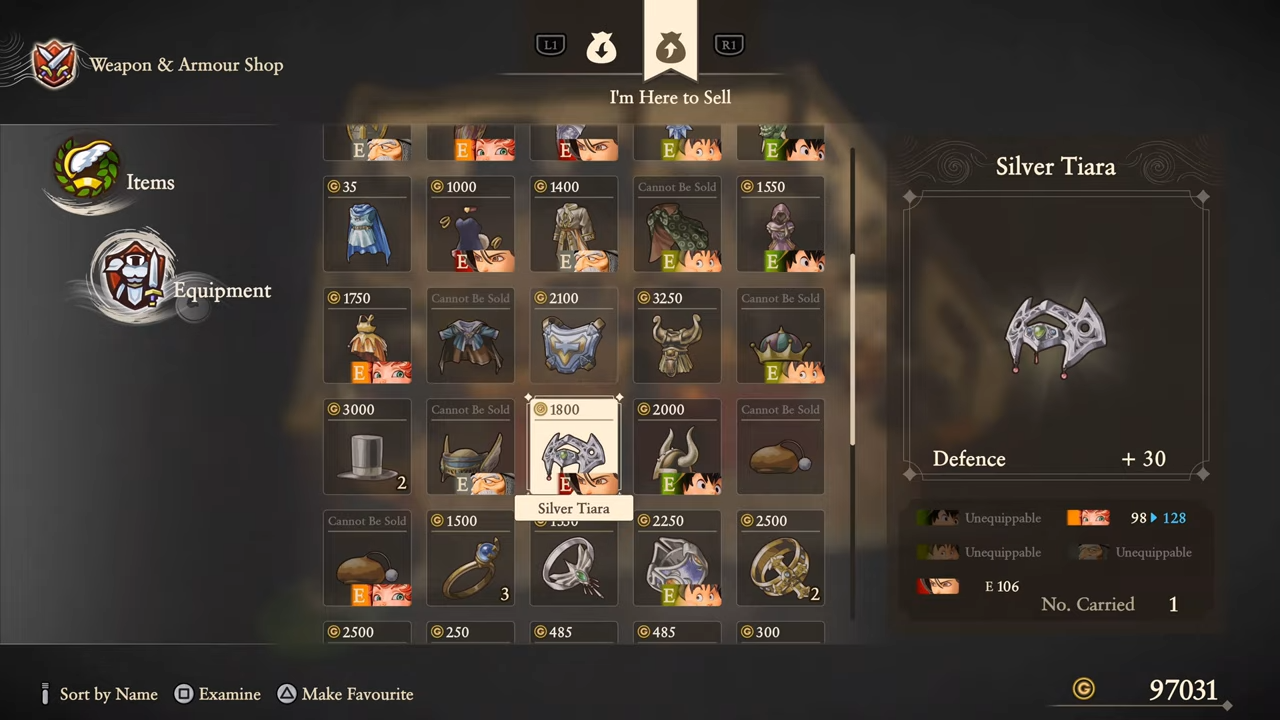Choose the unsellable jewelled gold crown

780,336
